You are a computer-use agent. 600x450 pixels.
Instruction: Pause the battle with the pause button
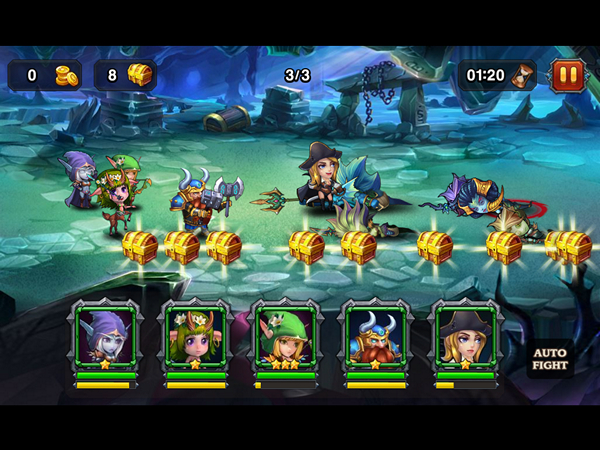(x=566, y=74)
